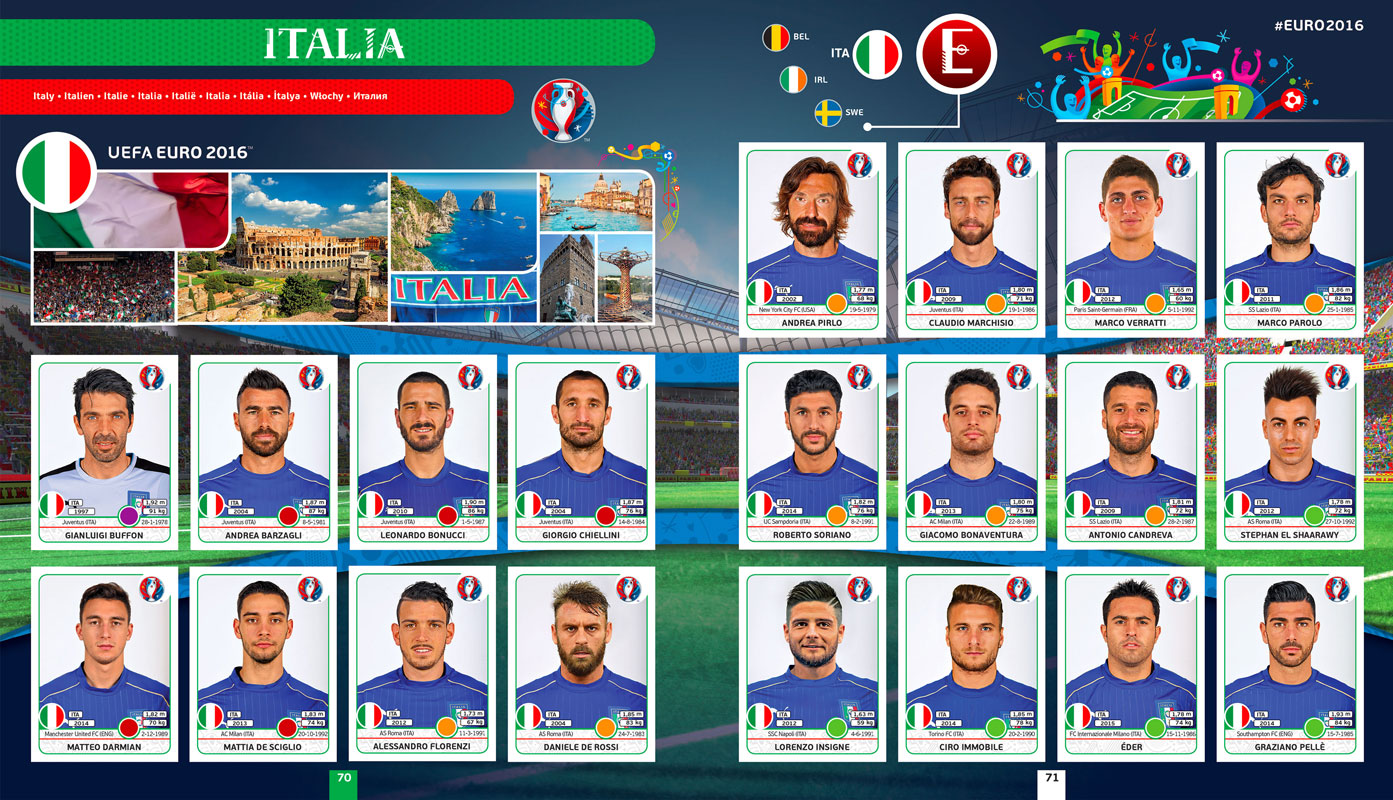Open the Giorgio Chiellini sticker
This screenshot has width=1393, height=800.
582,450
